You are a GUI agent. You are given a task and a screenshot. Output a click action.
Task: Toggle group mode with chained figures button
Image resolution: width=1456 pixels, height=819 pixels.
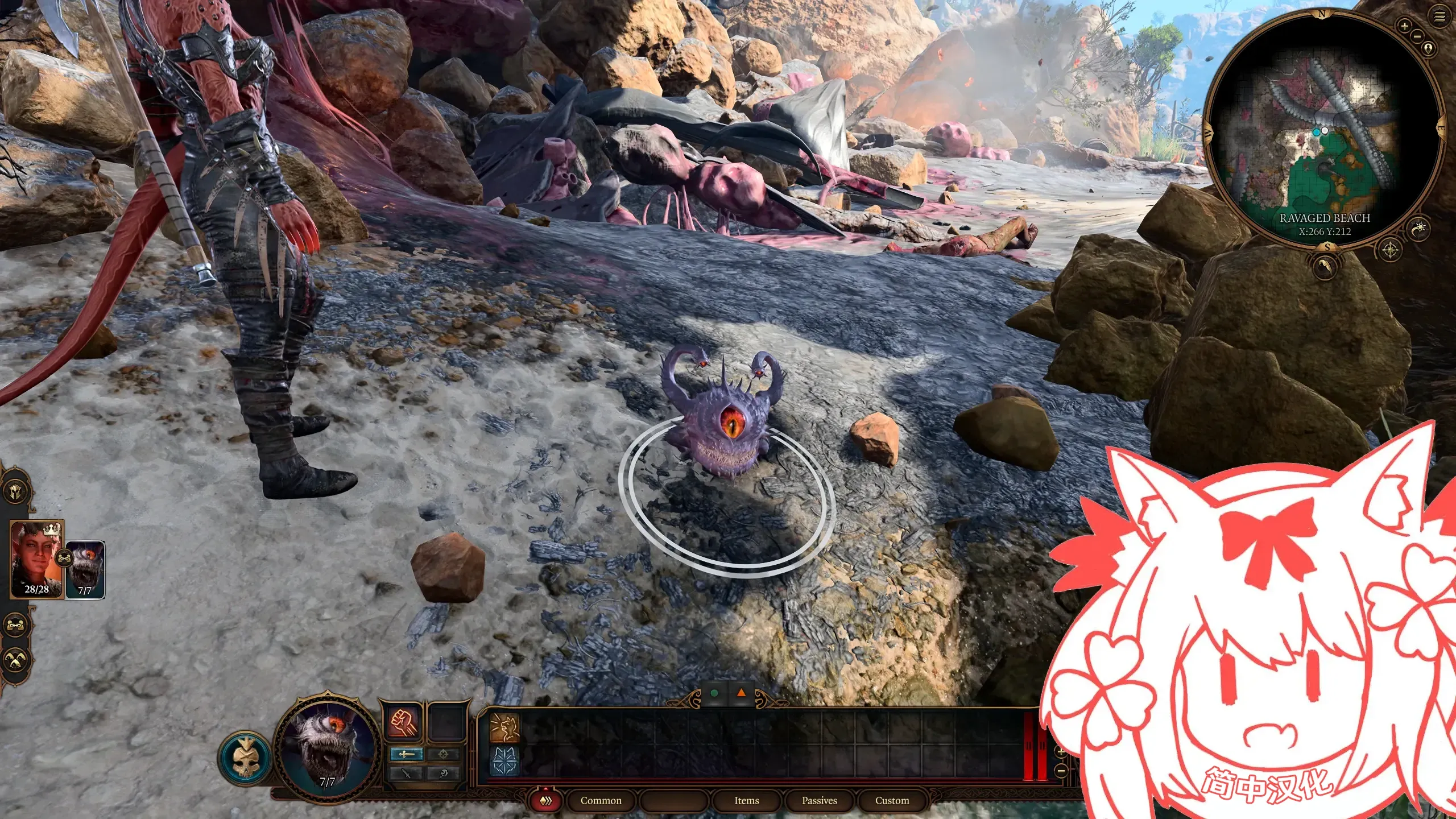(16, 626)
